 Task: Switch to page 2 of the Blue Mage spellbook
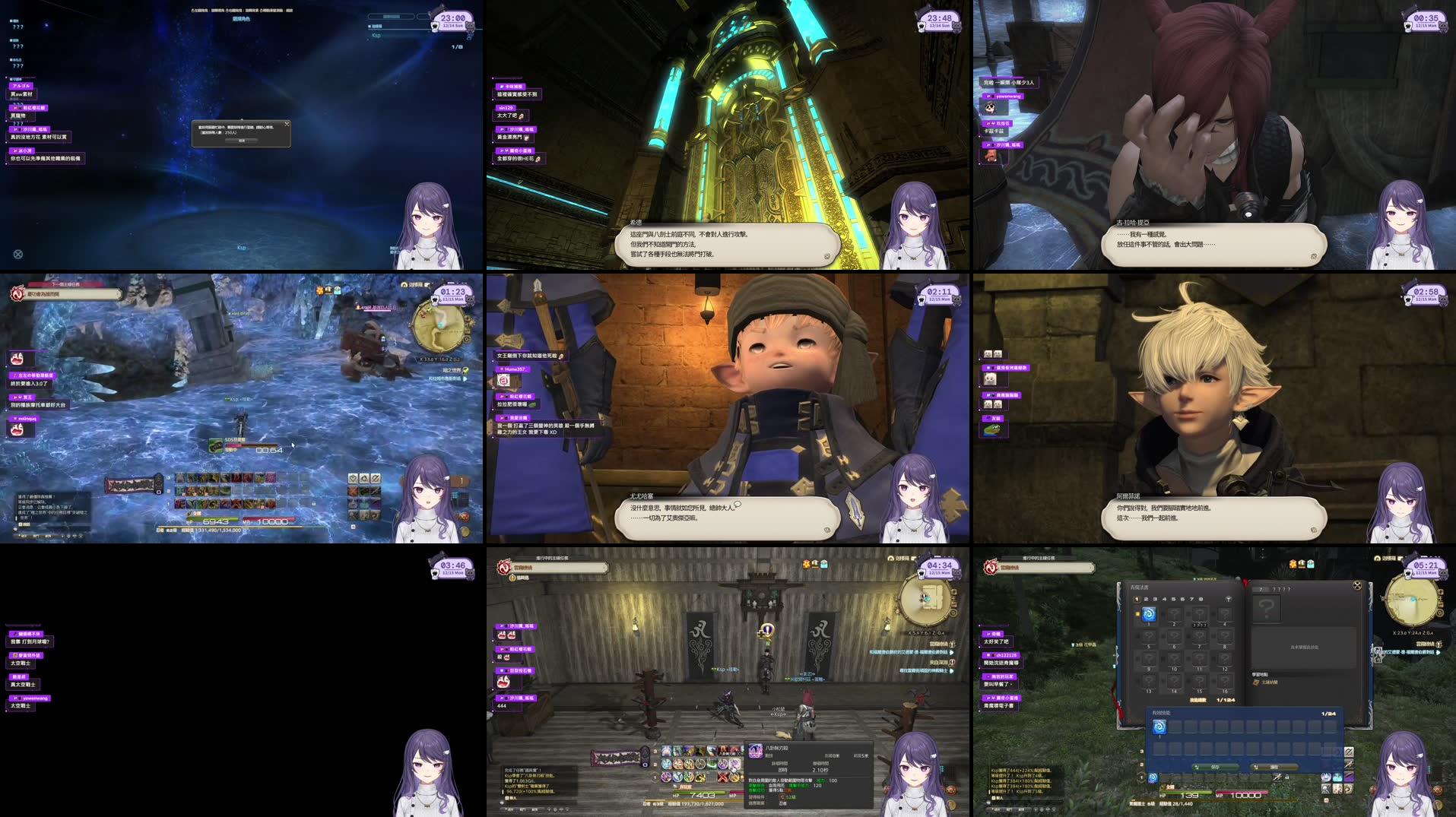[x=1146, y=600]
